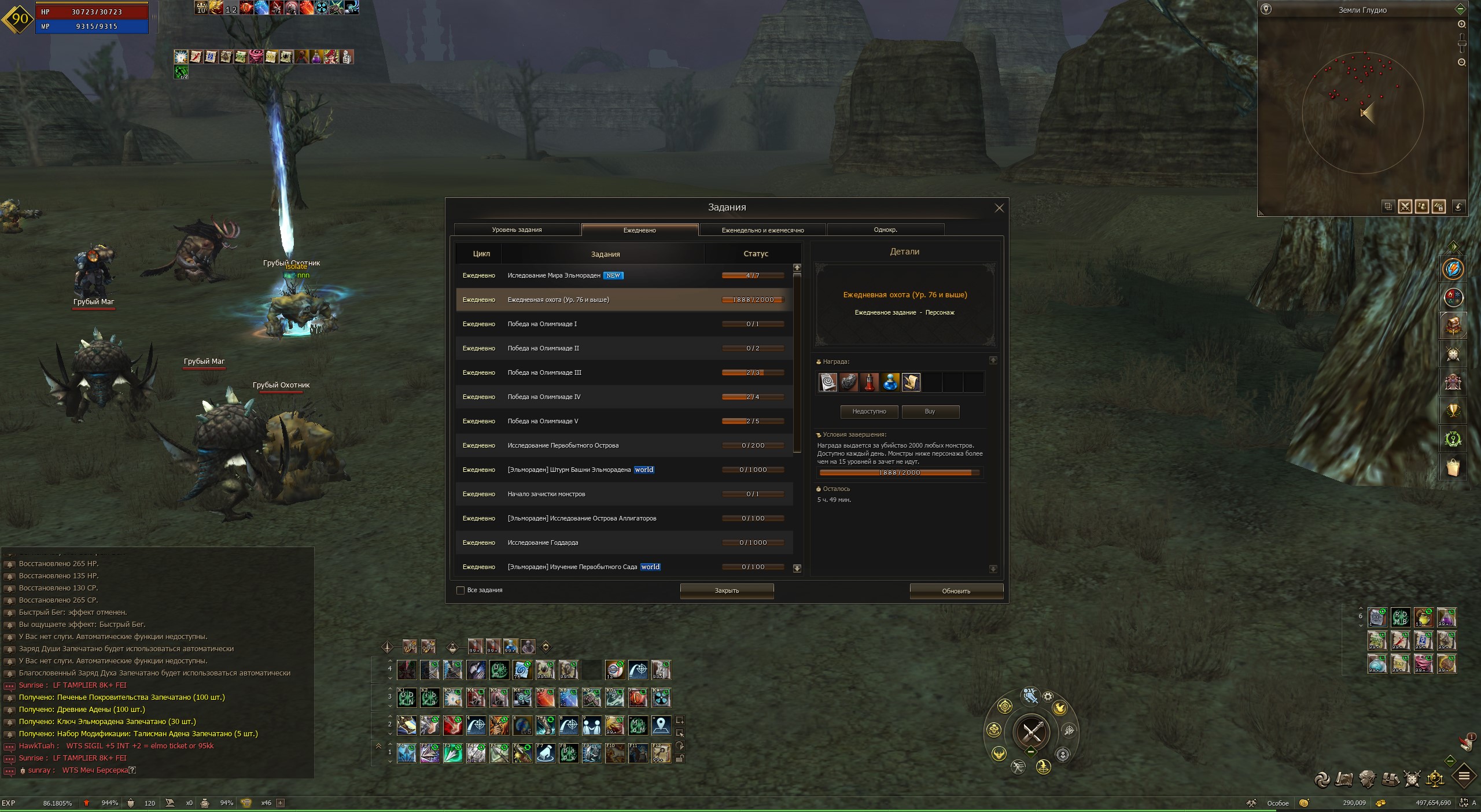Select the red potion reward icon
This screenshot has width=1481, height=812.
click(869, 382)
